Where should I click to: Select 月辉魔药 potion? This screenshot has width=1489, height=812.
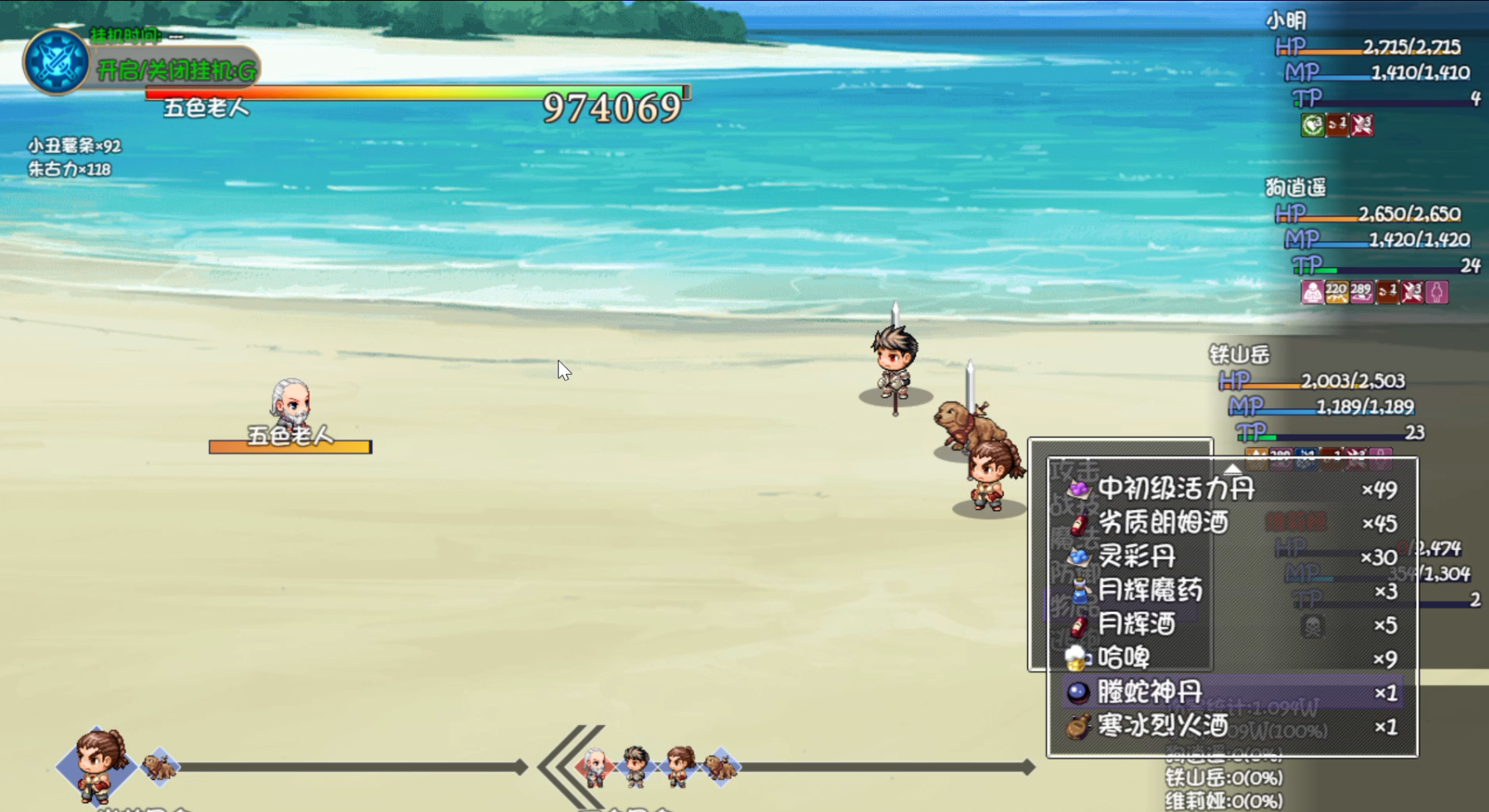pyautogui.click(x=1149, y=591)
